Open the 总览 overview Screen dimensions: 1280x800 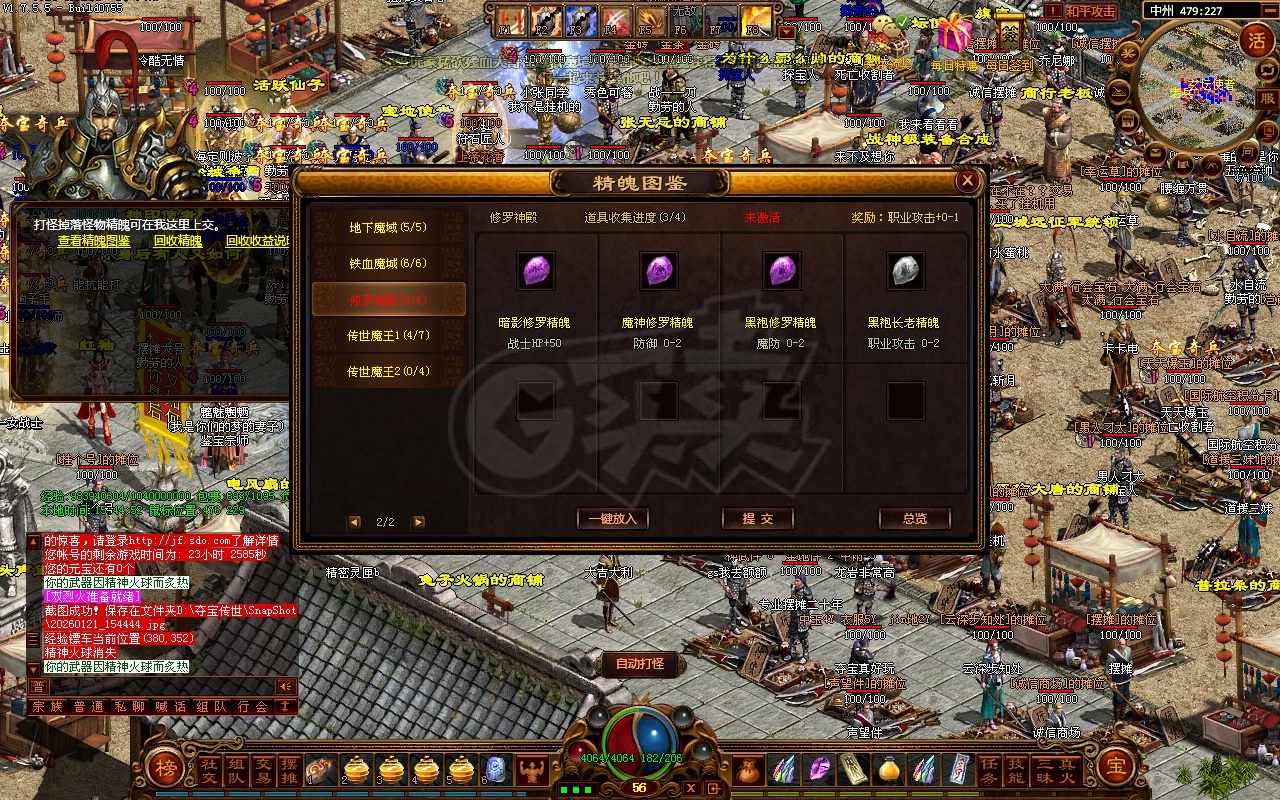click(x=914, y=518)
